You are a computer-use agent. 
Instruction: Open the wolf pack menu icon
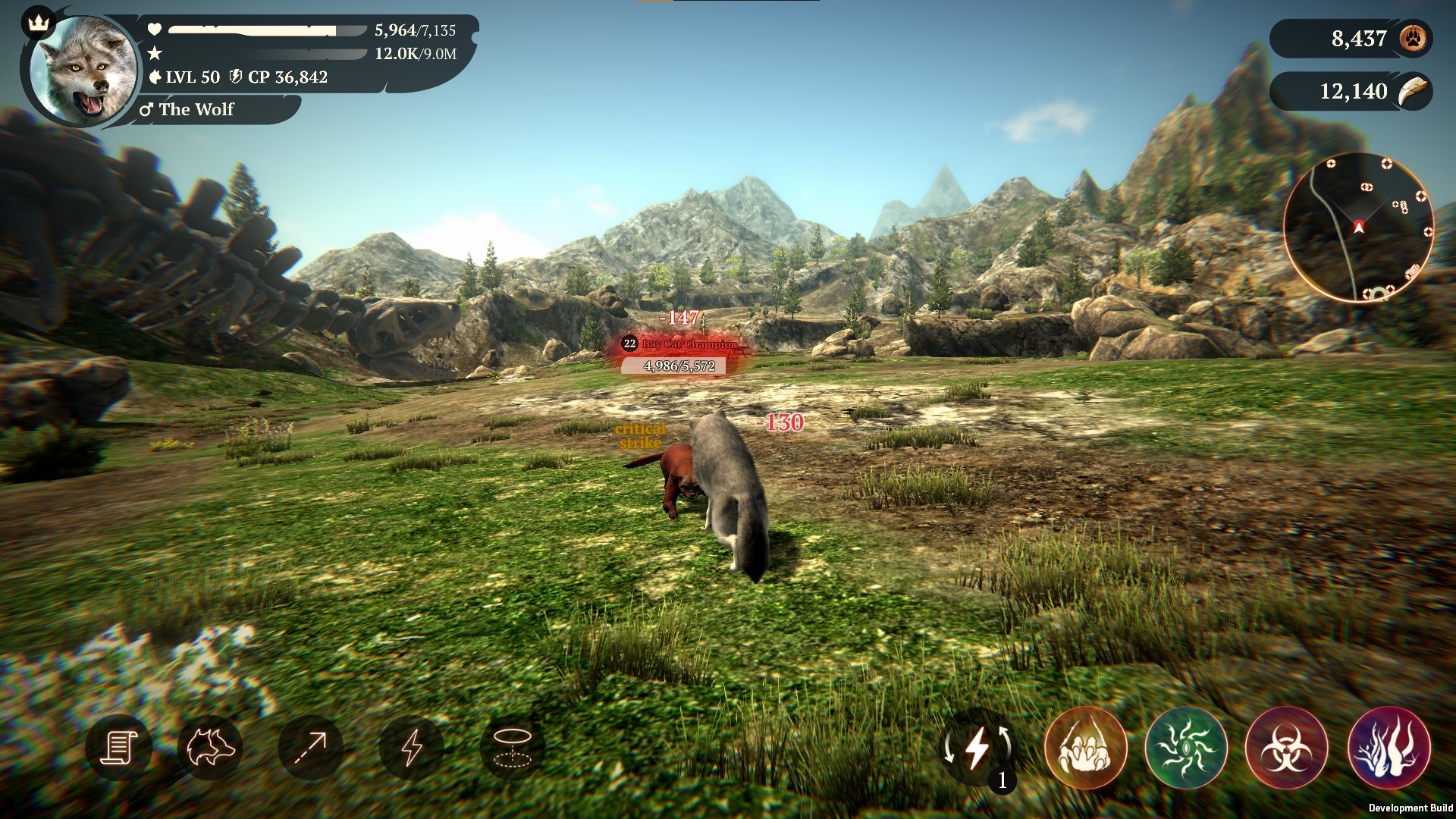215,747
